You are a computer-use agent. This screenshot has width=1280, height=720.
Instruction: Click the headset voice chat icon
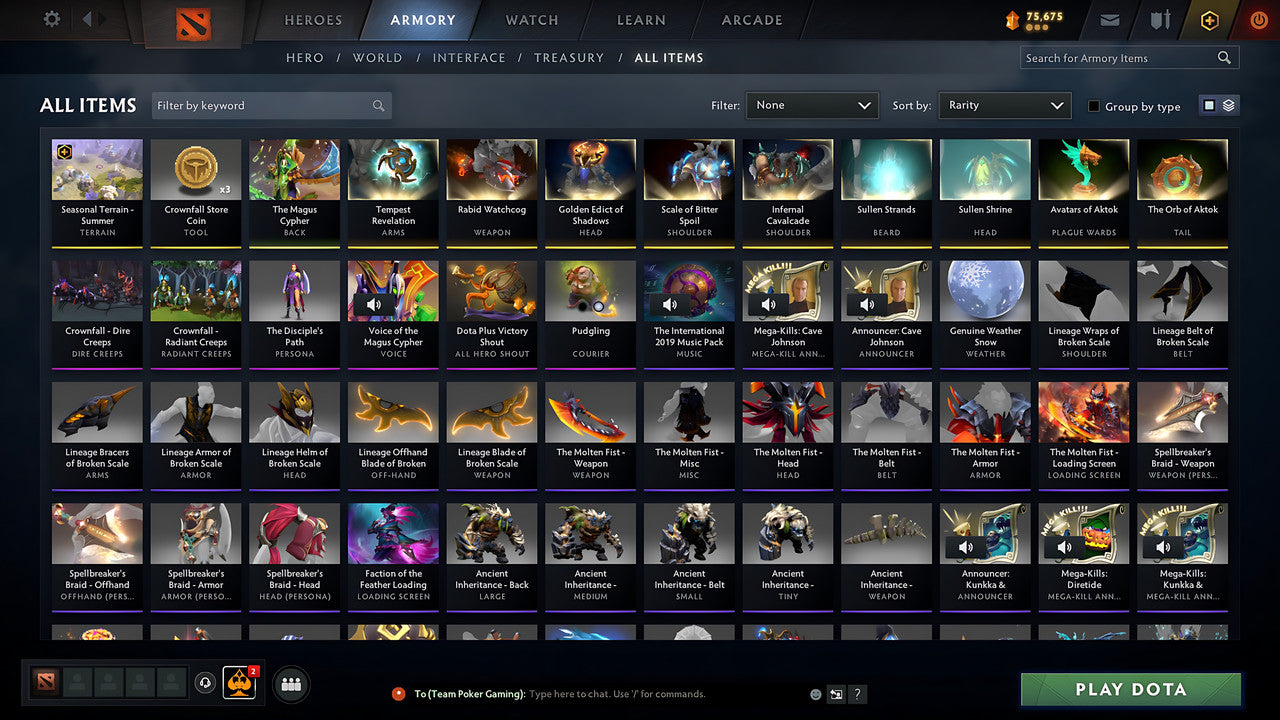click(205, 683)
